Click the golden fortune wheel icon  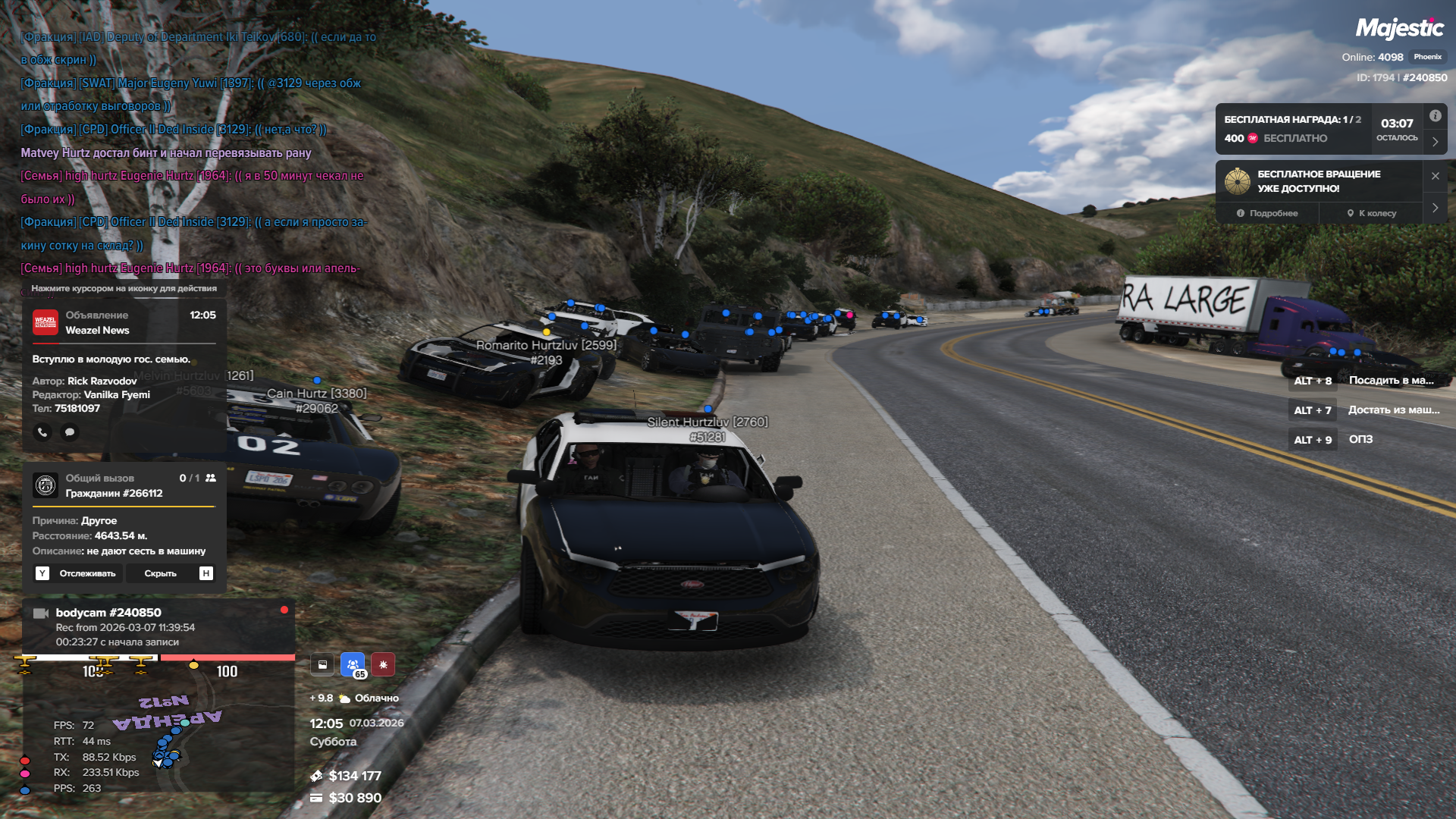(1238, 181)
